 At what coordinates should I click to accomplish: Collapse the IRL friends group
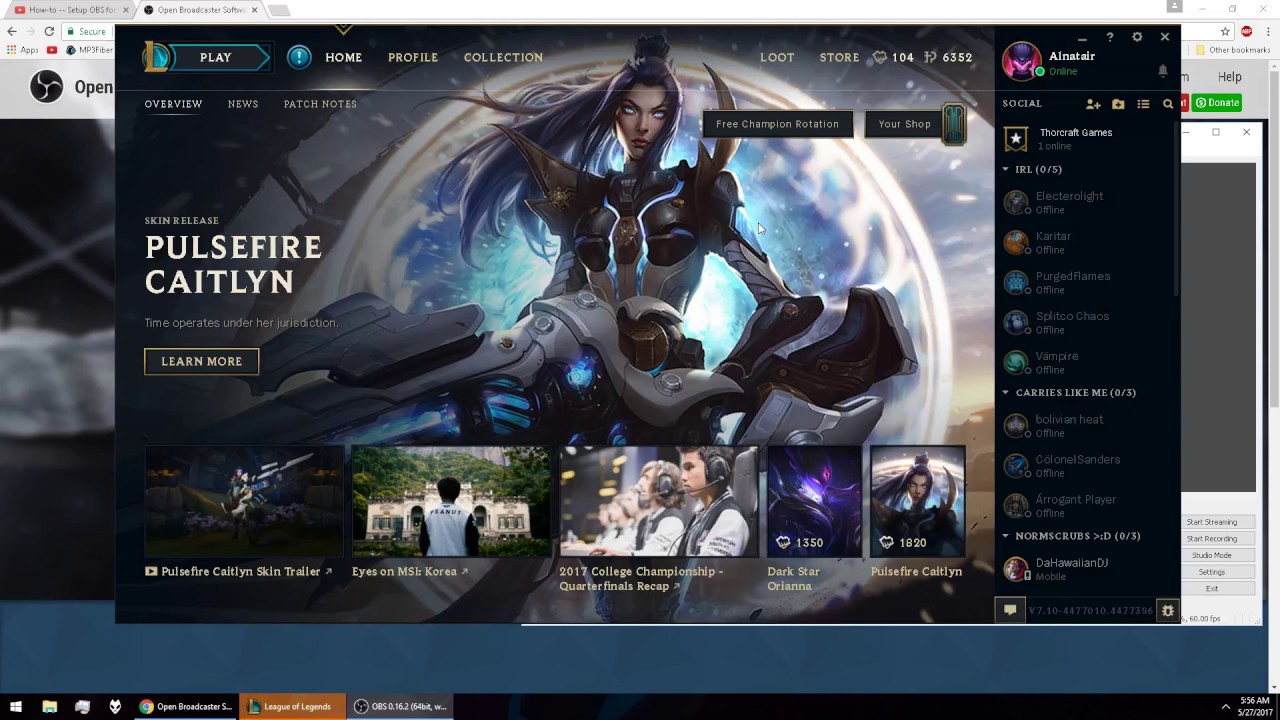(1005, 169)
